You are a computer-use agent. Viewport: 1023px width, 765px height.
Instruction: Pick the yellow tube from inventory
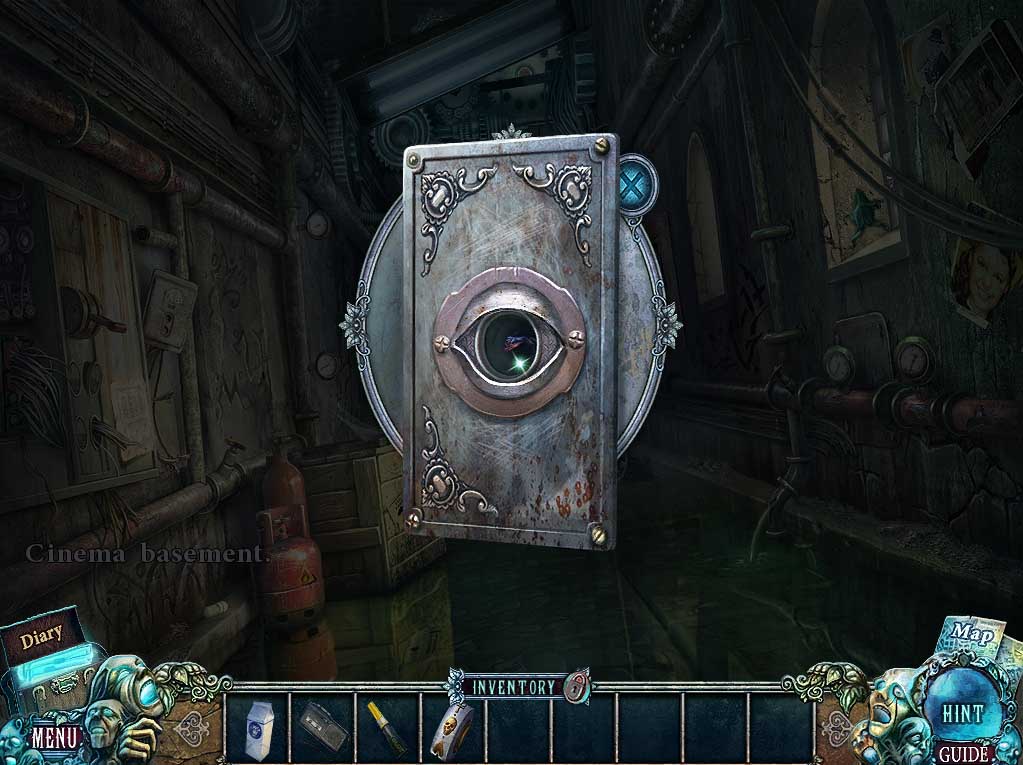point(387,729)
